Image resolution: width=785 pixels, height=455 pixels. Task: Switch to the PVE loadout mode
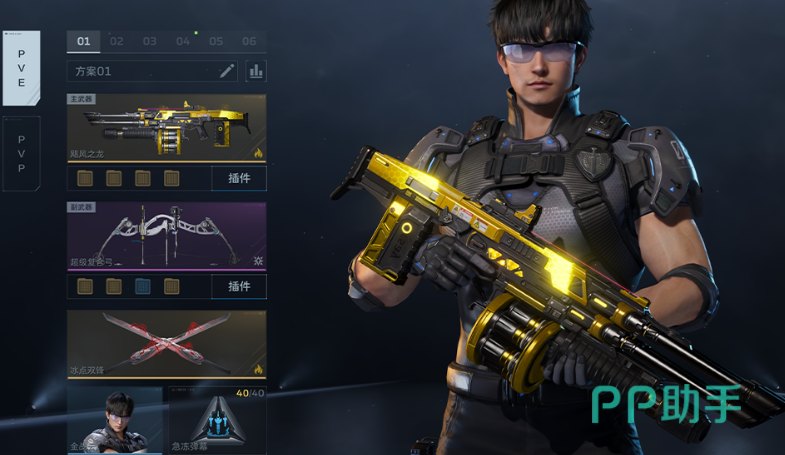[x=21, y=68]
